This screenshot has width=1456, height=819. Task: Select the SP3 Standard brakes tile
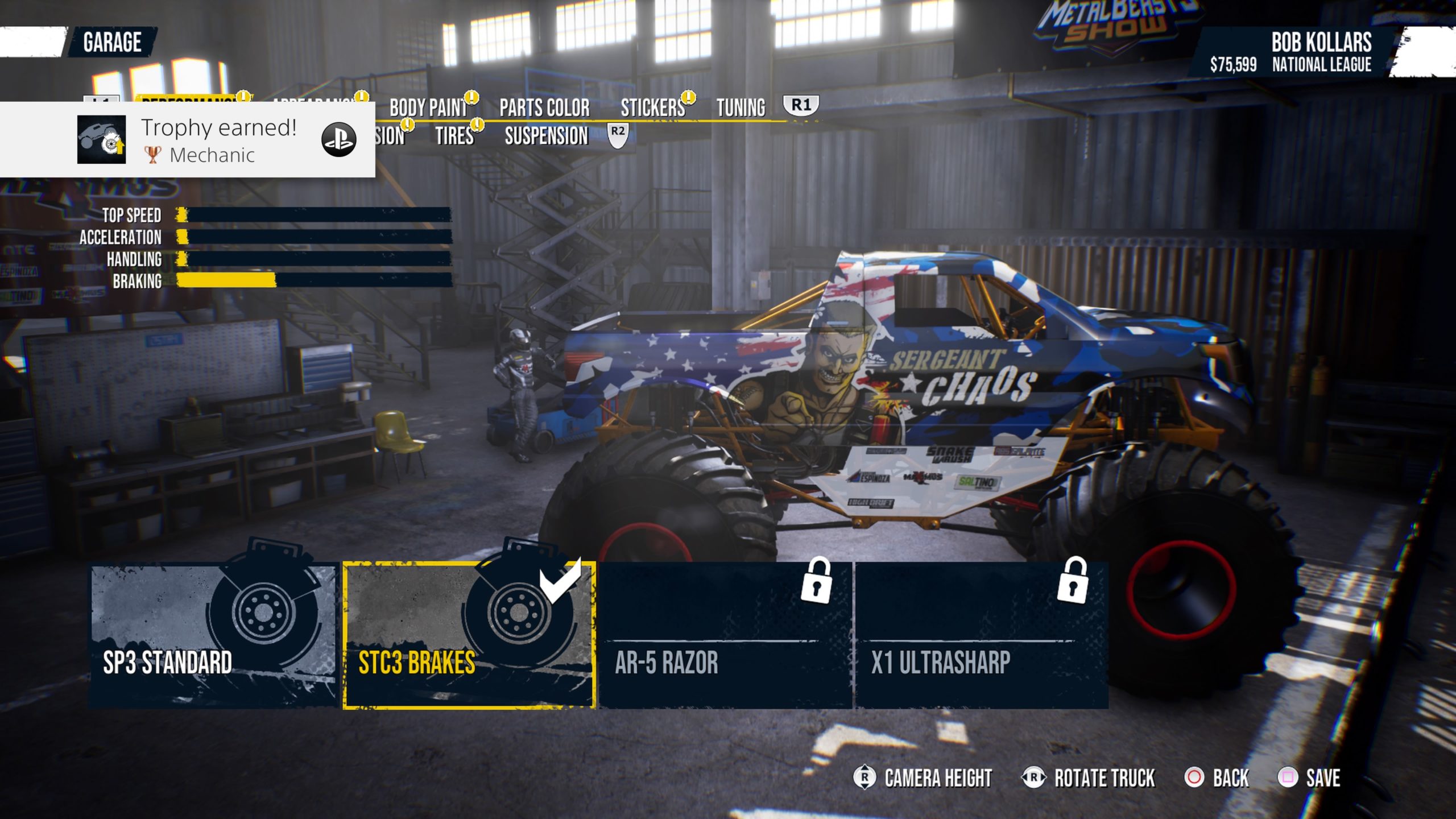(214, 635)
